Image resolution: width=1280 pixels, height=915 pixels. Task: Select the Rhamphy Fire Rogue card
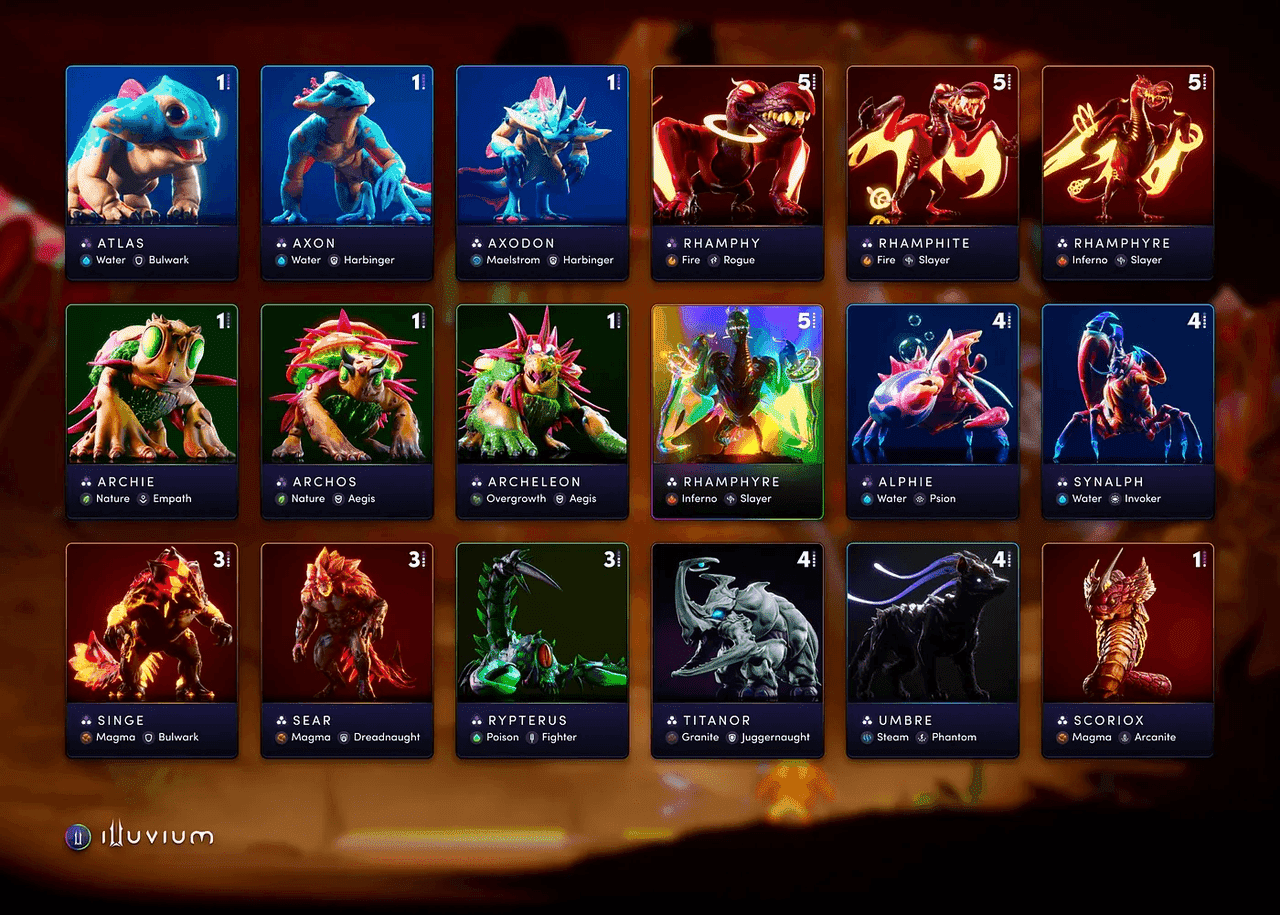click(x=737, y=172)
